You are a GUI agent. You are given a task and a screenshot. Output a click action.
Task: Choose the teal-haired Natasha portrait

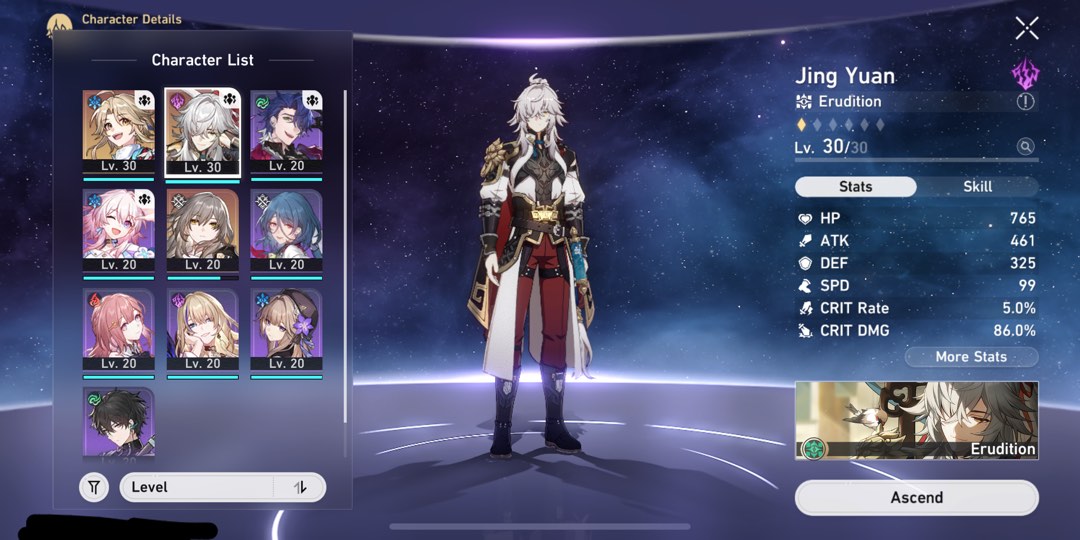click(286, 230)
